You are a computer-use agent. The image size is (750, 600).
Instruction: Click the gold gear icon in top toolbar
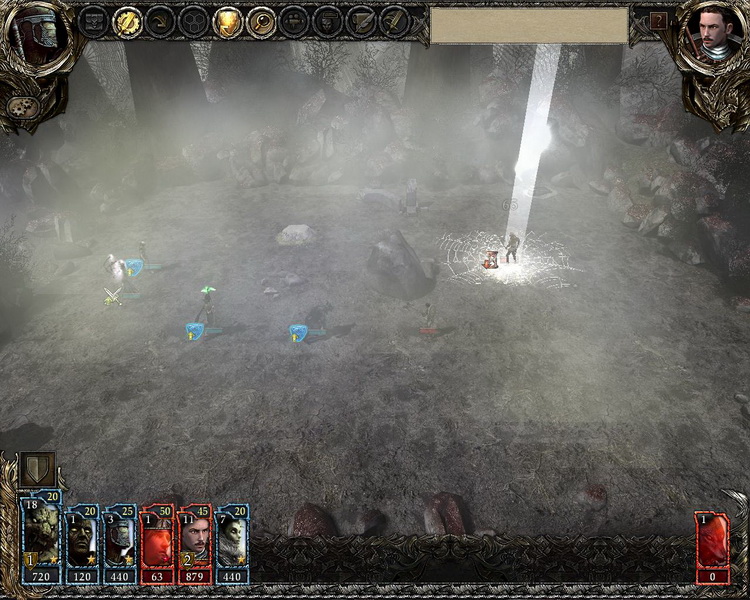click(x=127, y=21)
